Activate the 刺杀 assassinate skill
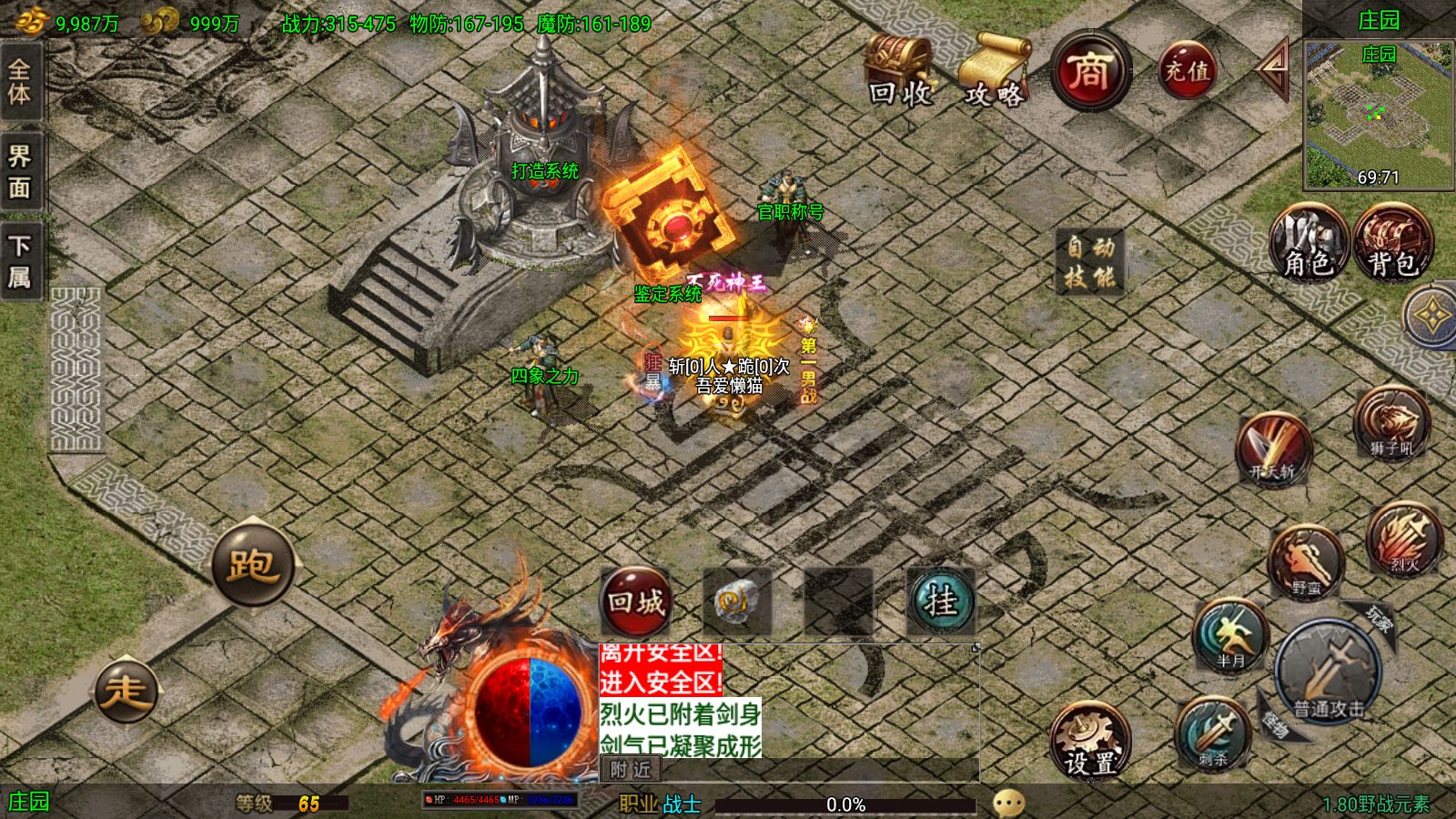 click(x=1212, y=733)
